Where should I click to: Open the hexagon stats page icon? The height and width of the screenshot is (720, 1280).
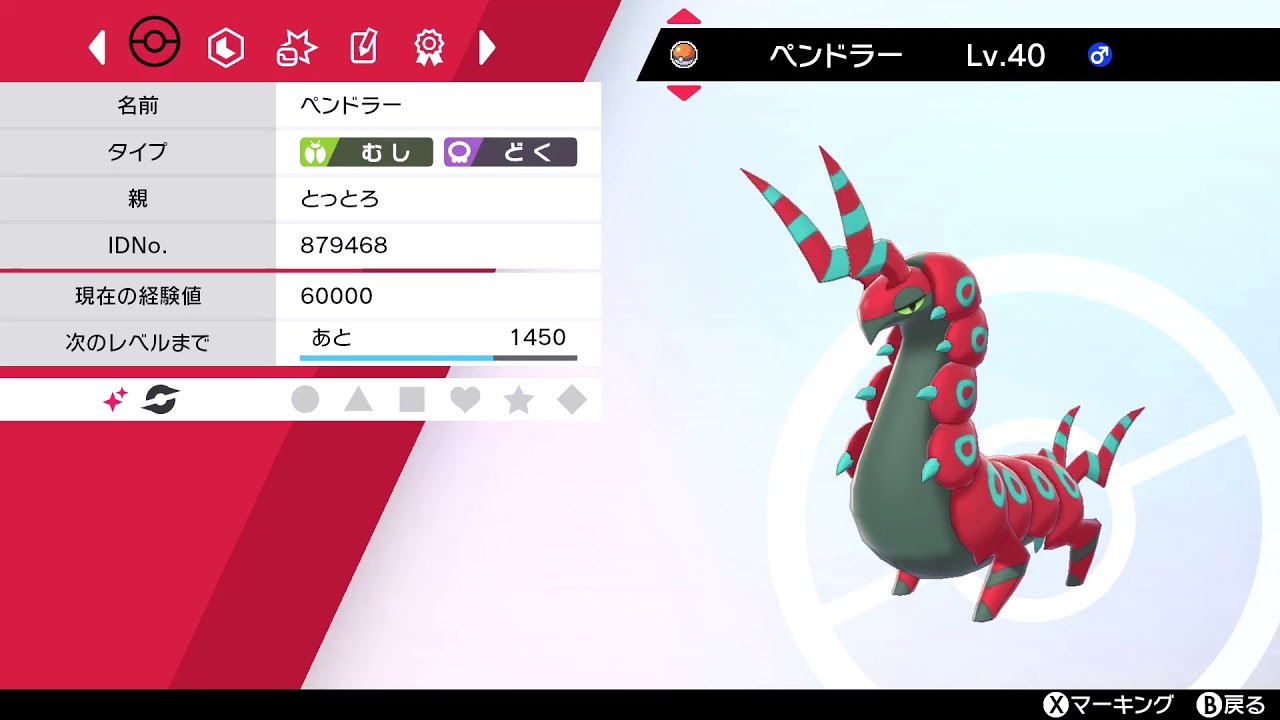click(x=226, y=46)
